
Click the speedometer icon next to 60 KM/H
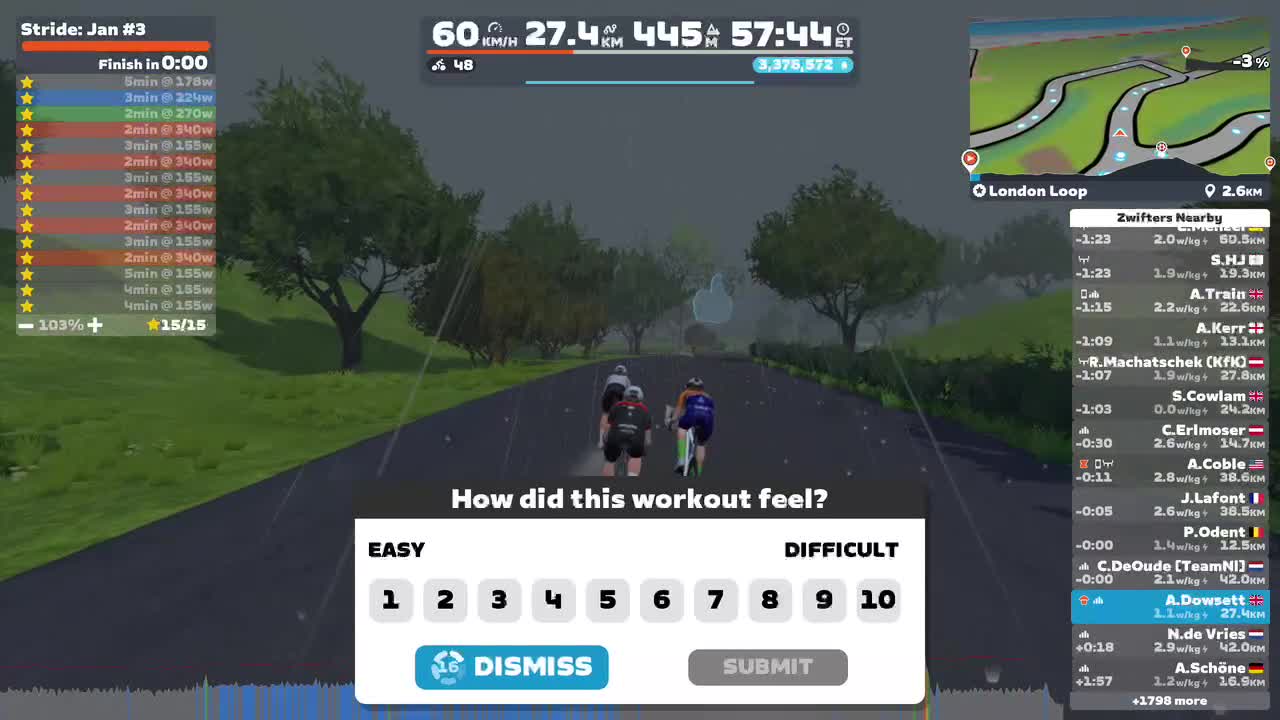click(493, 29)
